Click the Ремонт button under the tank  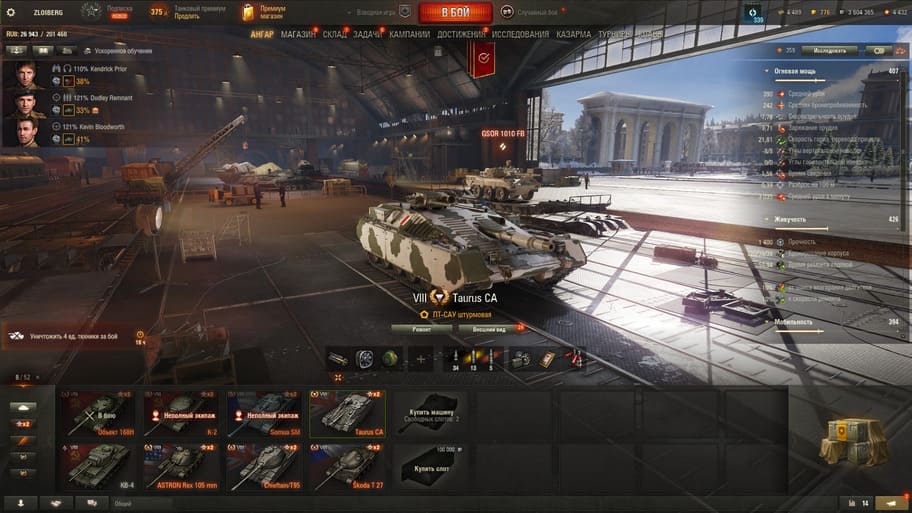click(420, 328)
